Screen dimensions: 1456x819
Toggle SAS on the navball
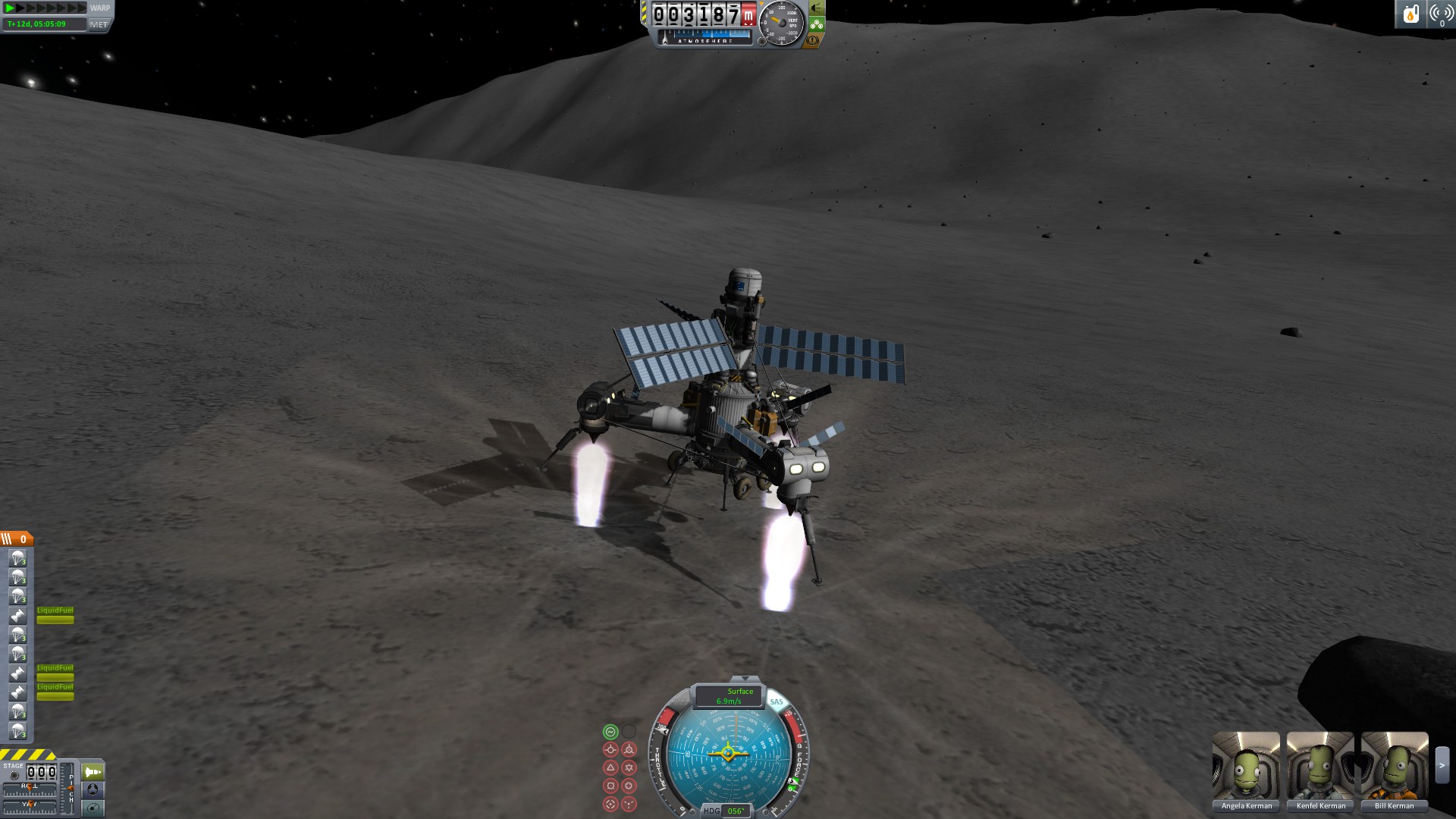[x=777, y=701]
